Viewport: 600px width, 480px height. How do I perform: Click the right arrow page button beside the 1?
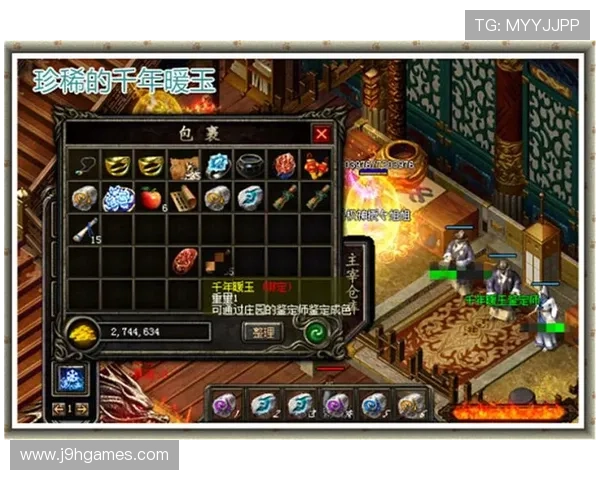[x=82, y=408]
